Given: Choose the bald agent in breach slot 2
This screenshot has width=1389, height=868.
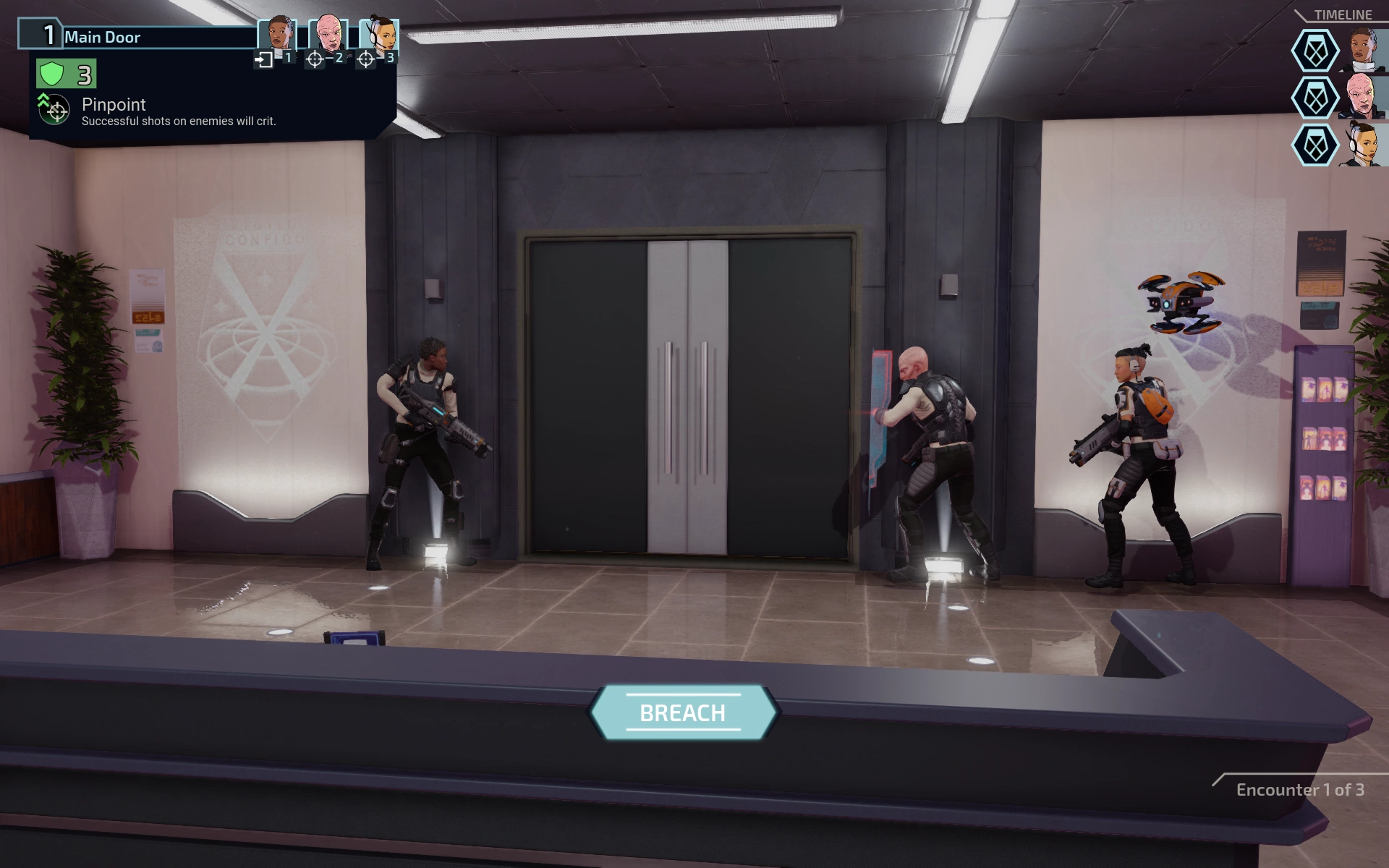Looking at the screenshot, I should [x=329, y=35].
